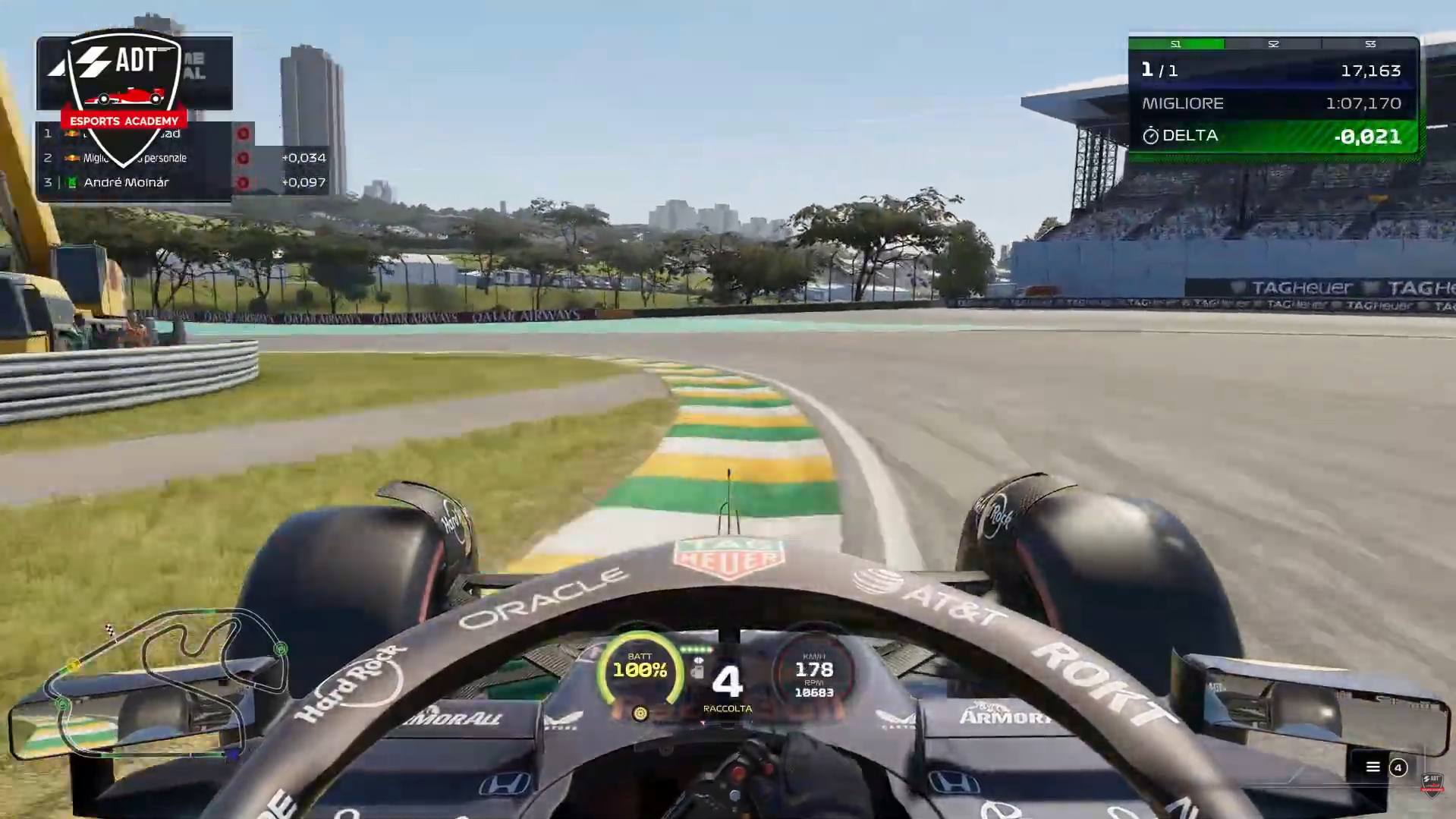
Task: Toggle the S1 sector indicator
Action: [1176, 44]
